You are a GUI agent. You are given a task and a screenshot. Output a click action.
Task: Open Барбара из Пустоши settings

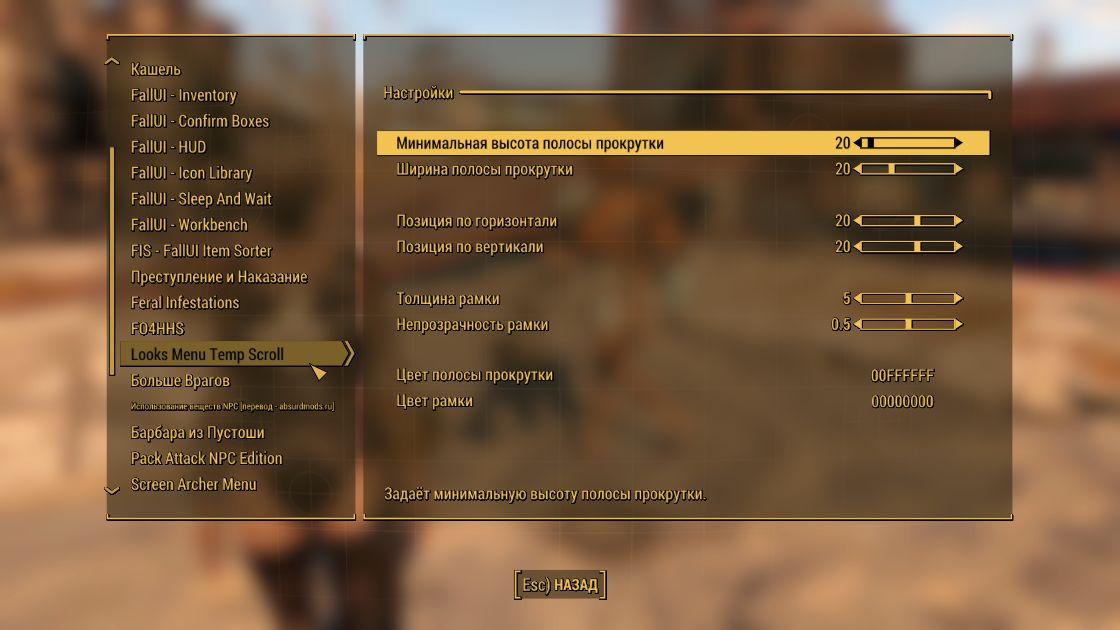click(197, 433)
